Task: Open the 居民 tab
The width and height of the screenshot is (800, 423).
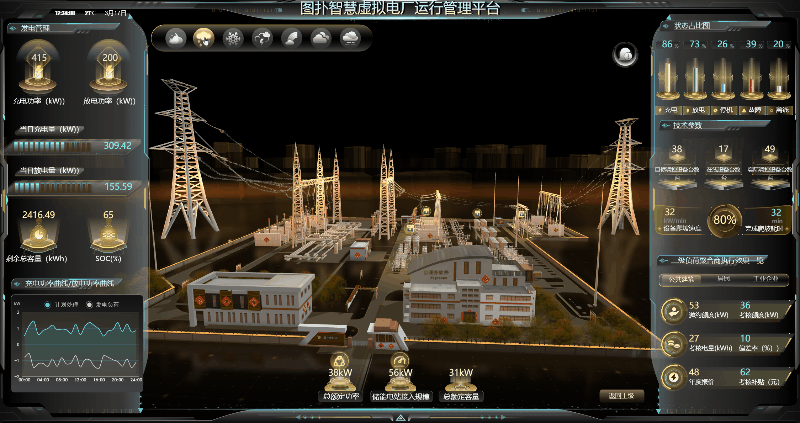Action: 725,279
